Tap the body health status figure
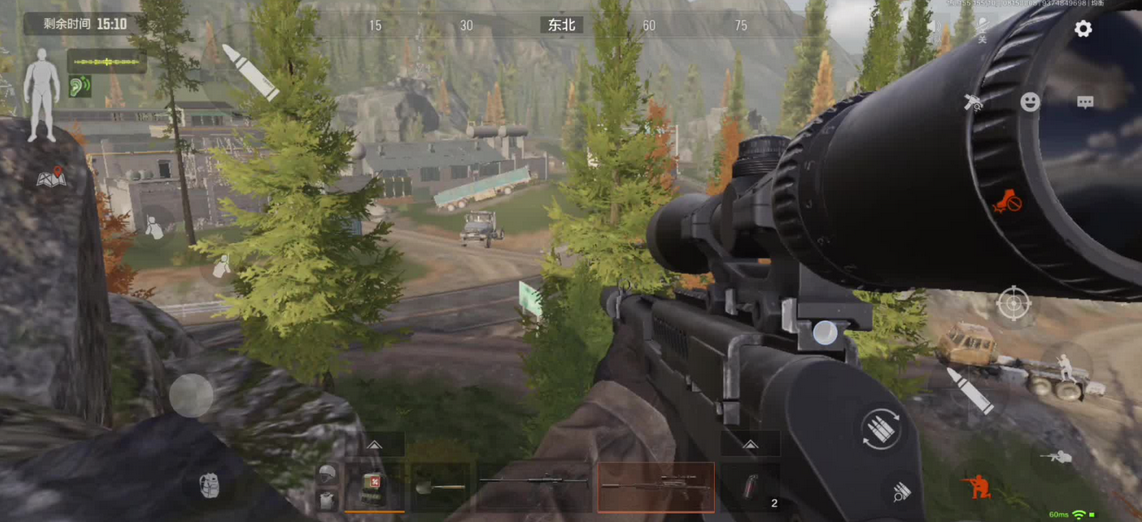The height and width of the screenshot is (522, 1142). (x=41, y=93)
